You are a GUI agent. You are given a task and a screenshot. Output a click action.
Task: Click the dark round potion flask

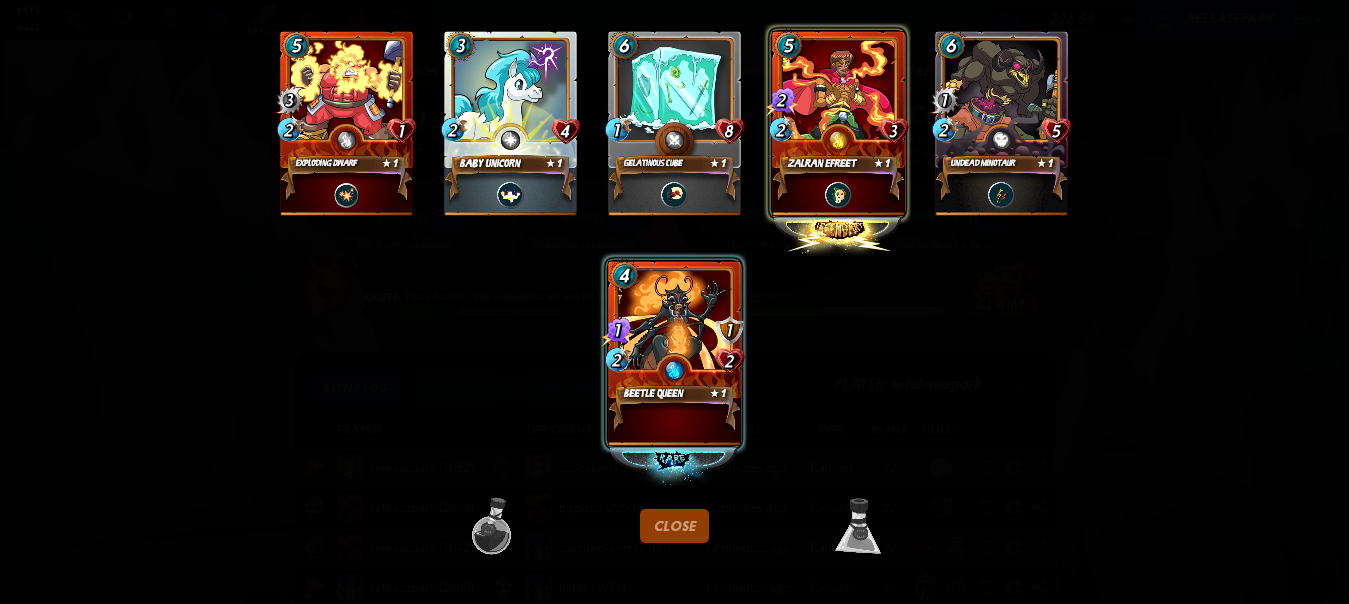click(491, 527)
